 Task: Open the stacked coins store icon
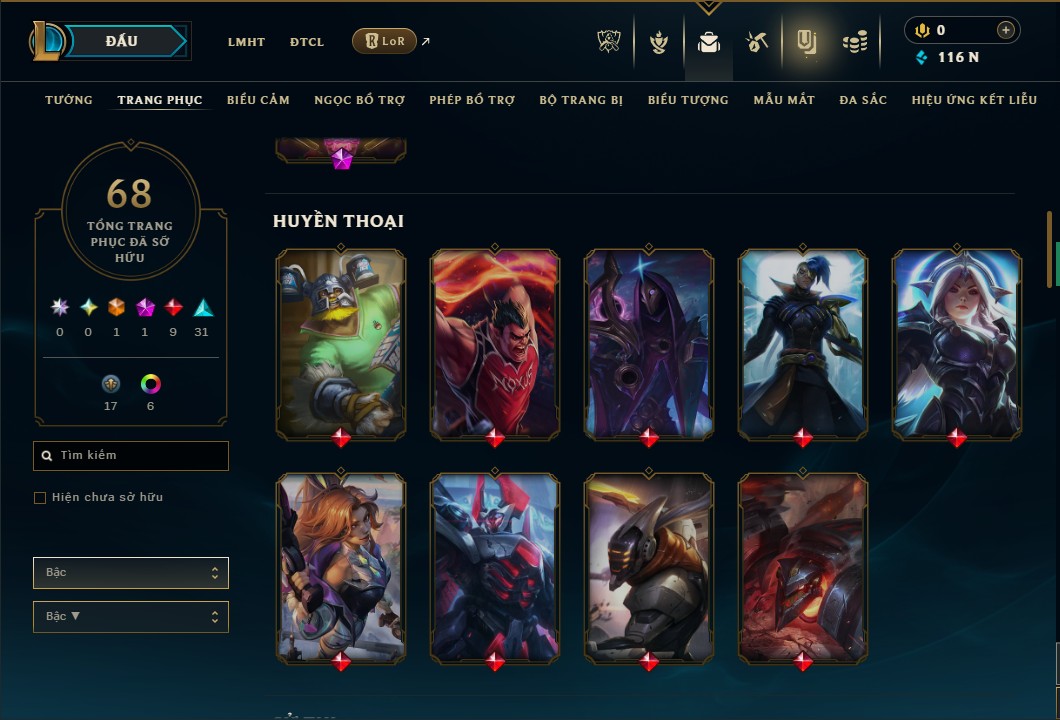pyautogui.click(x=854, y=42)
